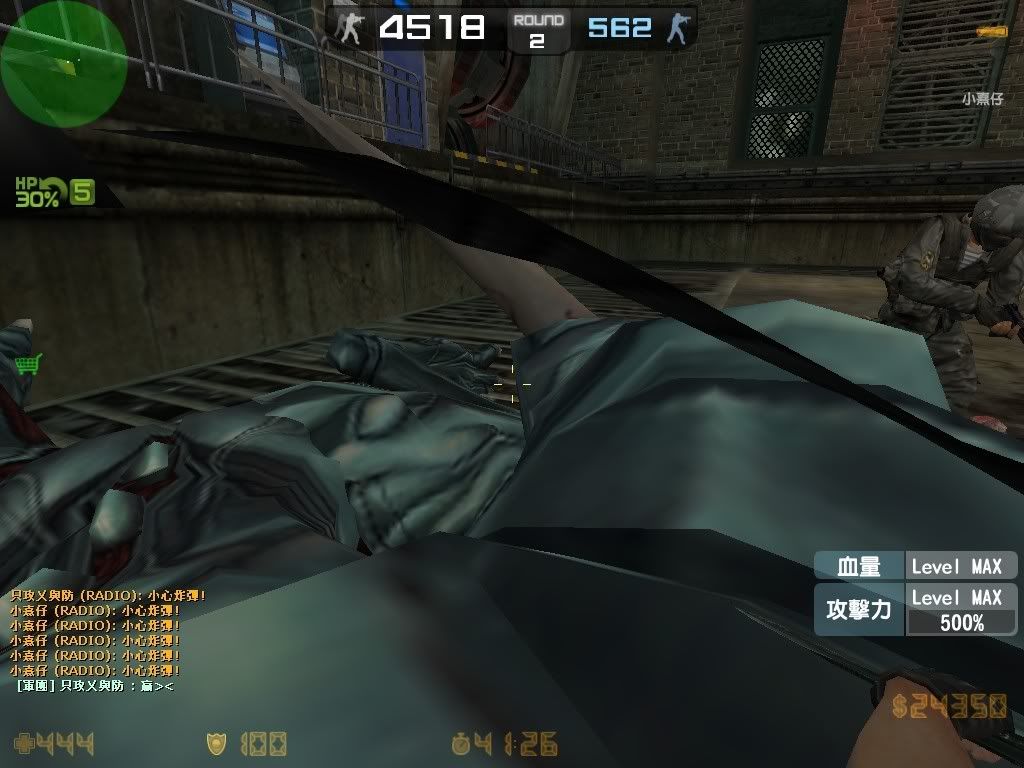Select the 攻擊力 level panel
Viewport: 1024px width, 768px height.
click(x=915, y=610)
